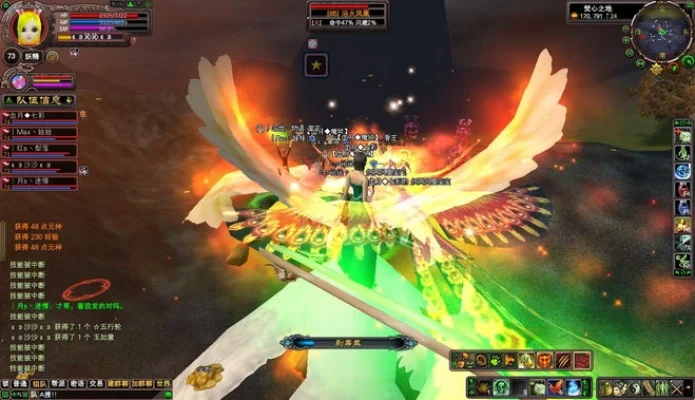Switch to the 普通 chat channel tab
Screen dimensions: 695x400
[x=20, y=383]
